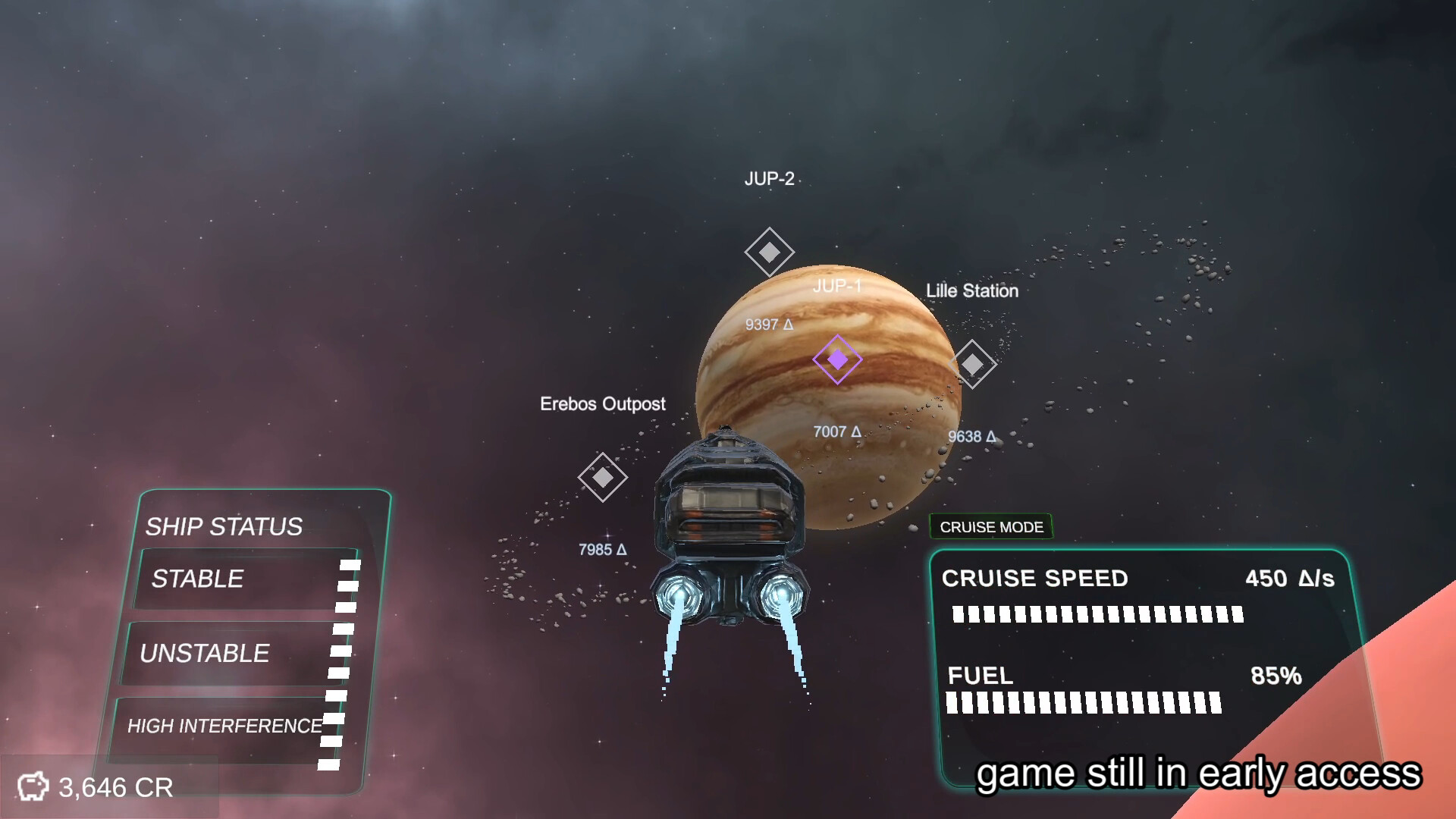Select the JUP-2 waypoint marker
The height and width of the screenshot is (819, 1456).
[770, 251]
